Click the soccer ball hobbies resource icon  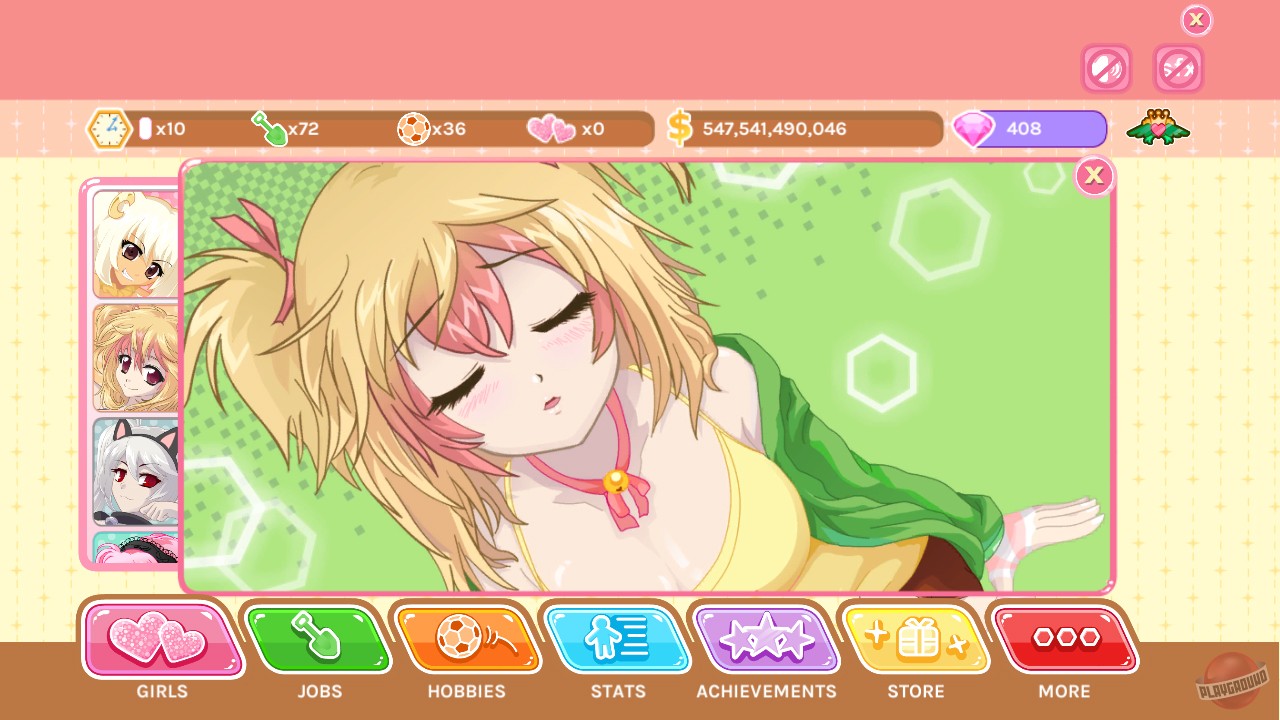(x=415, y=128)
